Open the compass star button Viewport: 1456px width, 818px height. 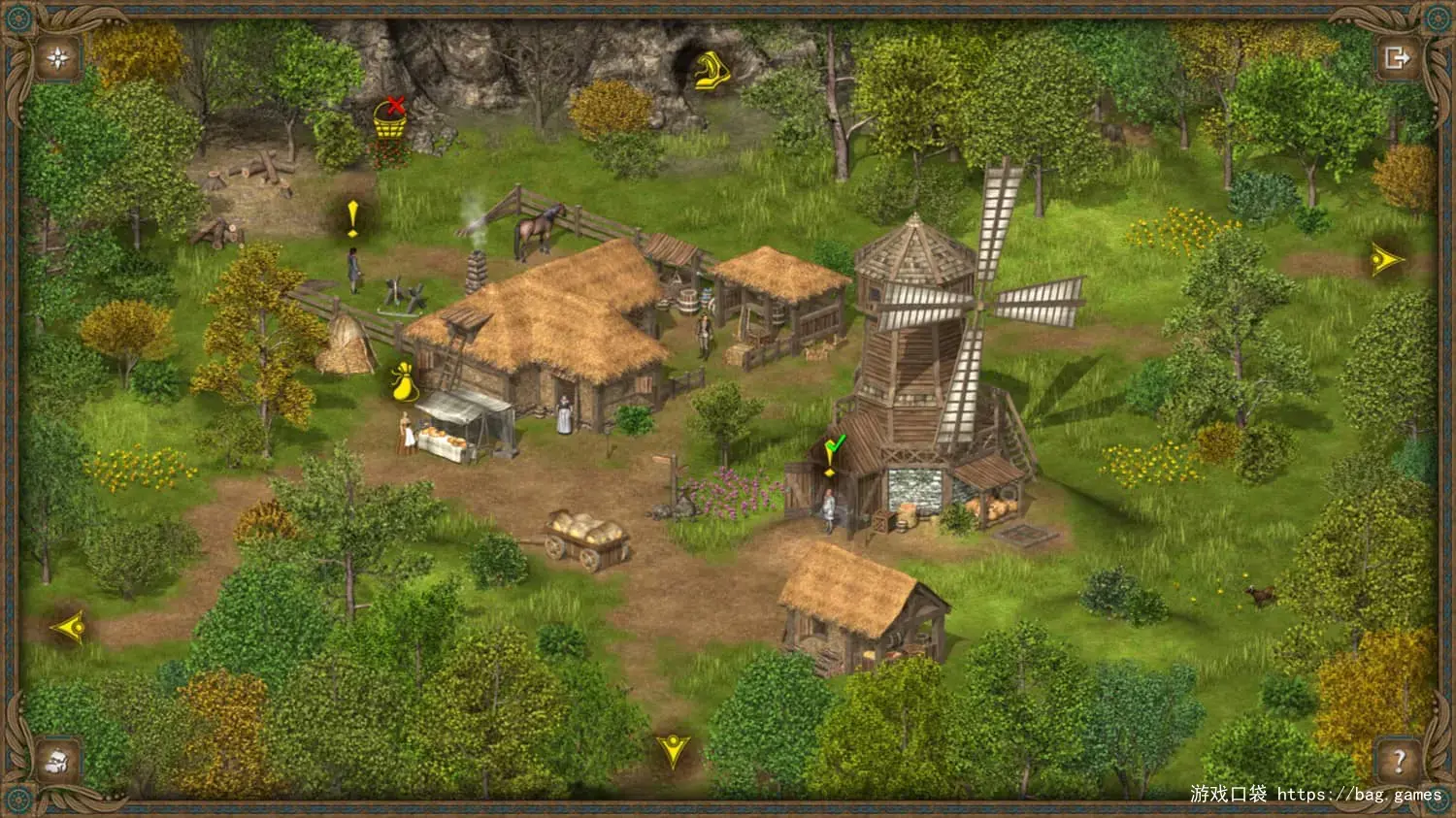point(60,58)
